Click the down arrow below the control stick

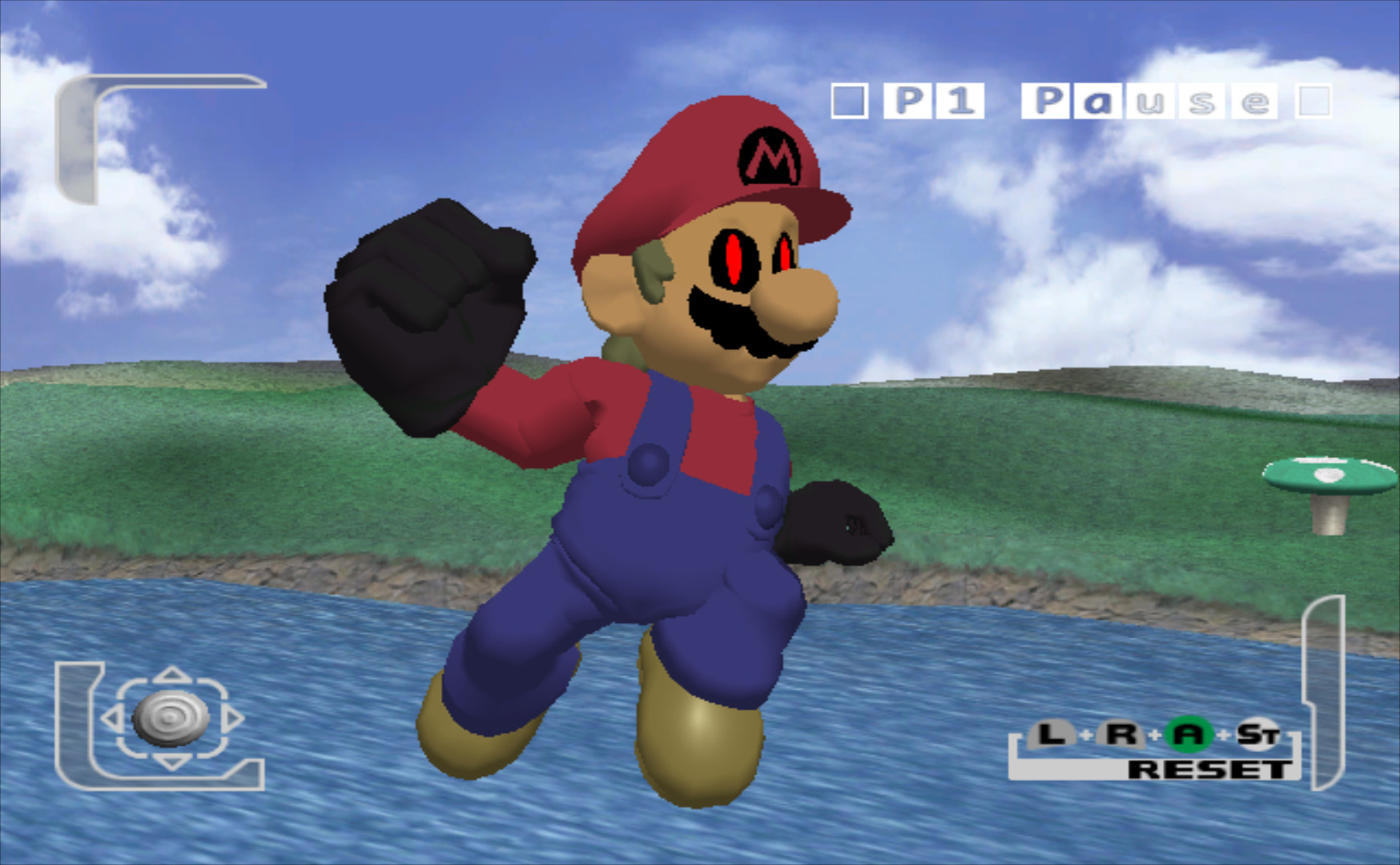point(171,762)
